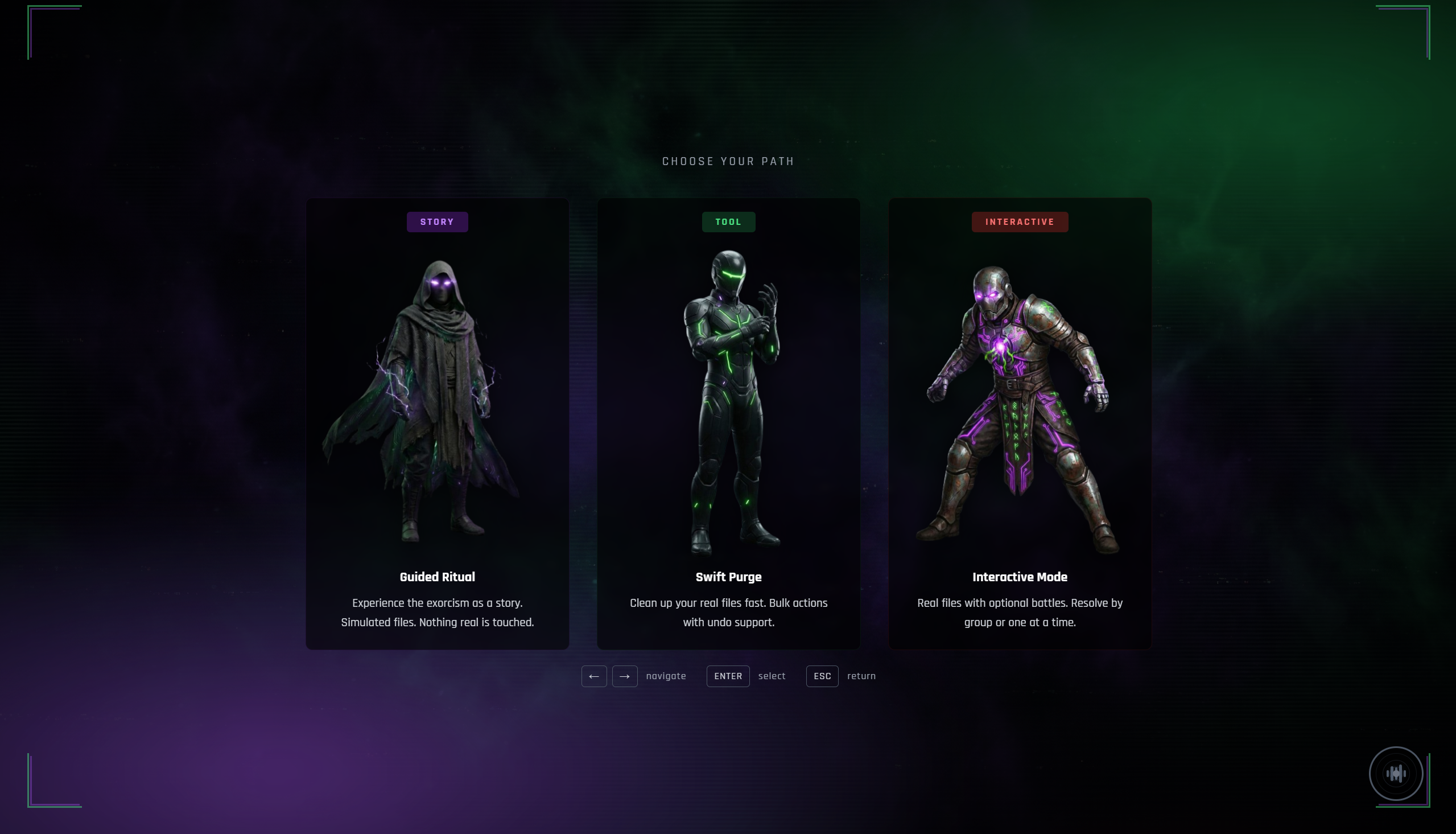Screen dimensions: 1456x834
Task: Pick the Interactive Mode card
Action: (1020, 424)
